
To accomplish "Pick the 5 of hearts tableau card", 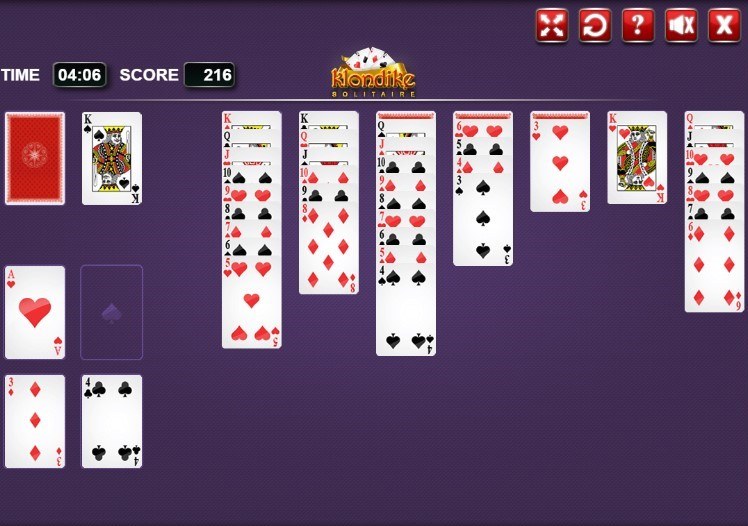I will point(251,305).
